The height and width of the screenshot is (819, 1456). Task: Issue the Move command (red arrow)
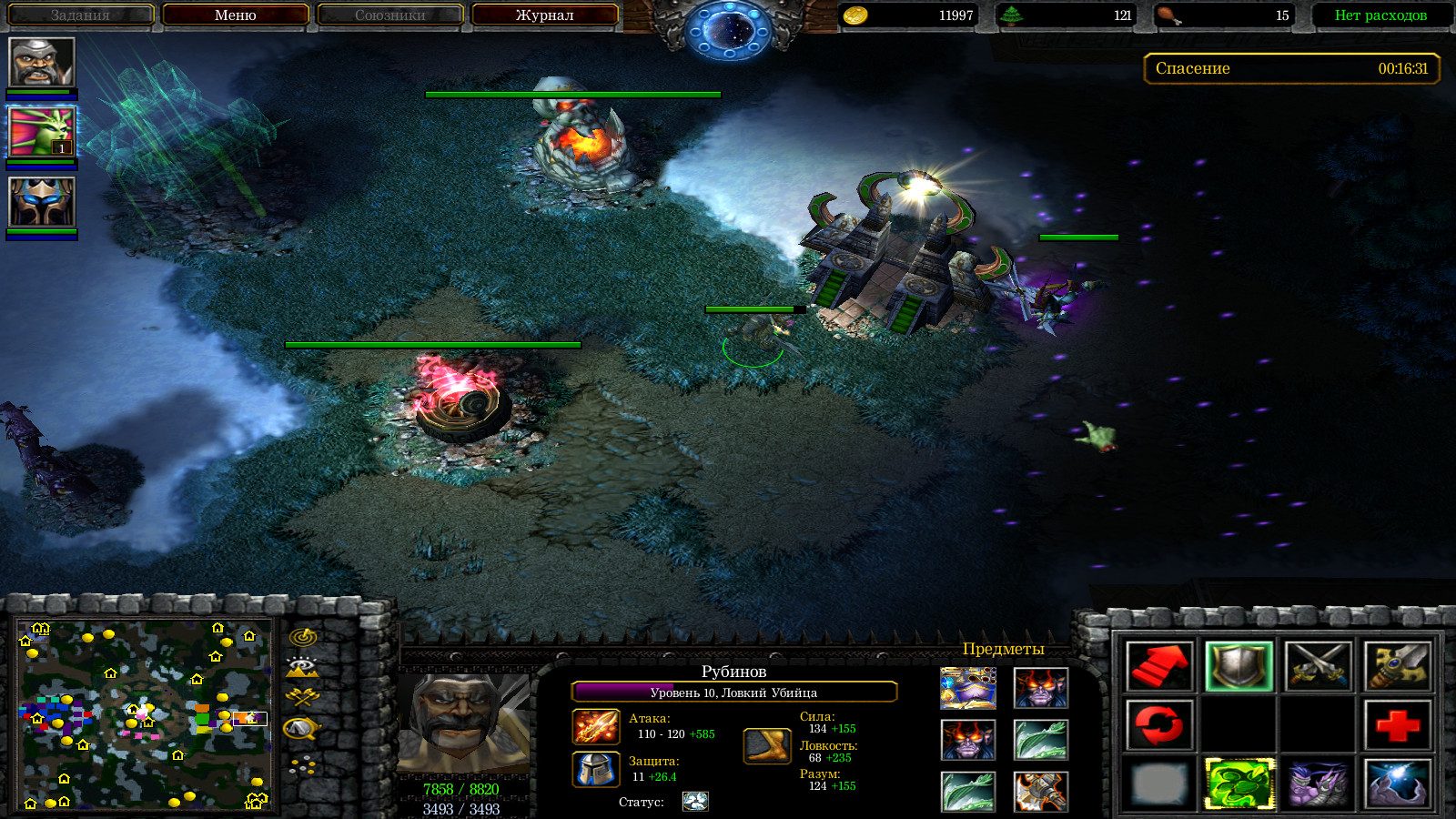pos(1158,666)
